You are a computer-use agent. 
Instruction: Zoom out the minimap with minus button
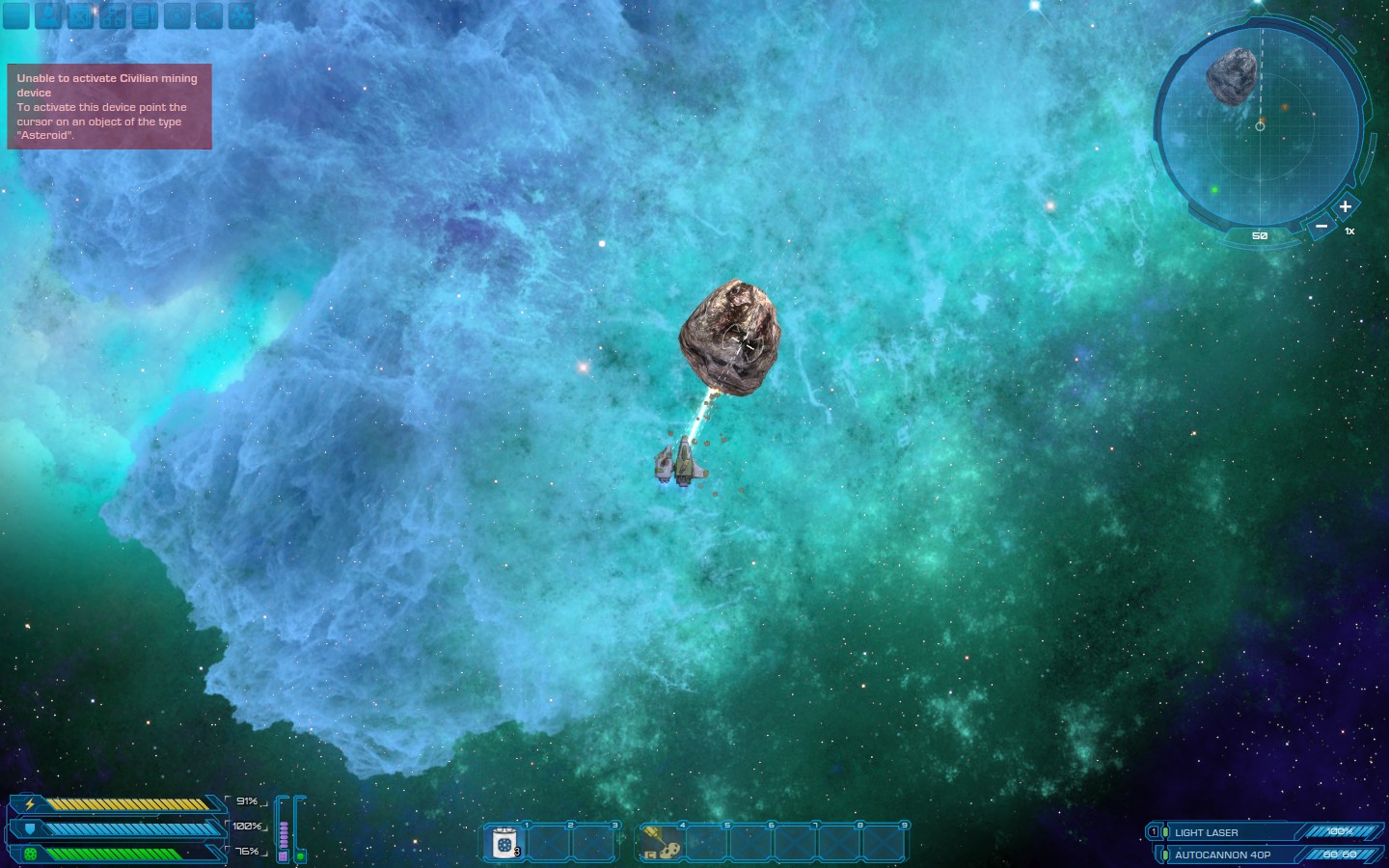point(1321,225)
